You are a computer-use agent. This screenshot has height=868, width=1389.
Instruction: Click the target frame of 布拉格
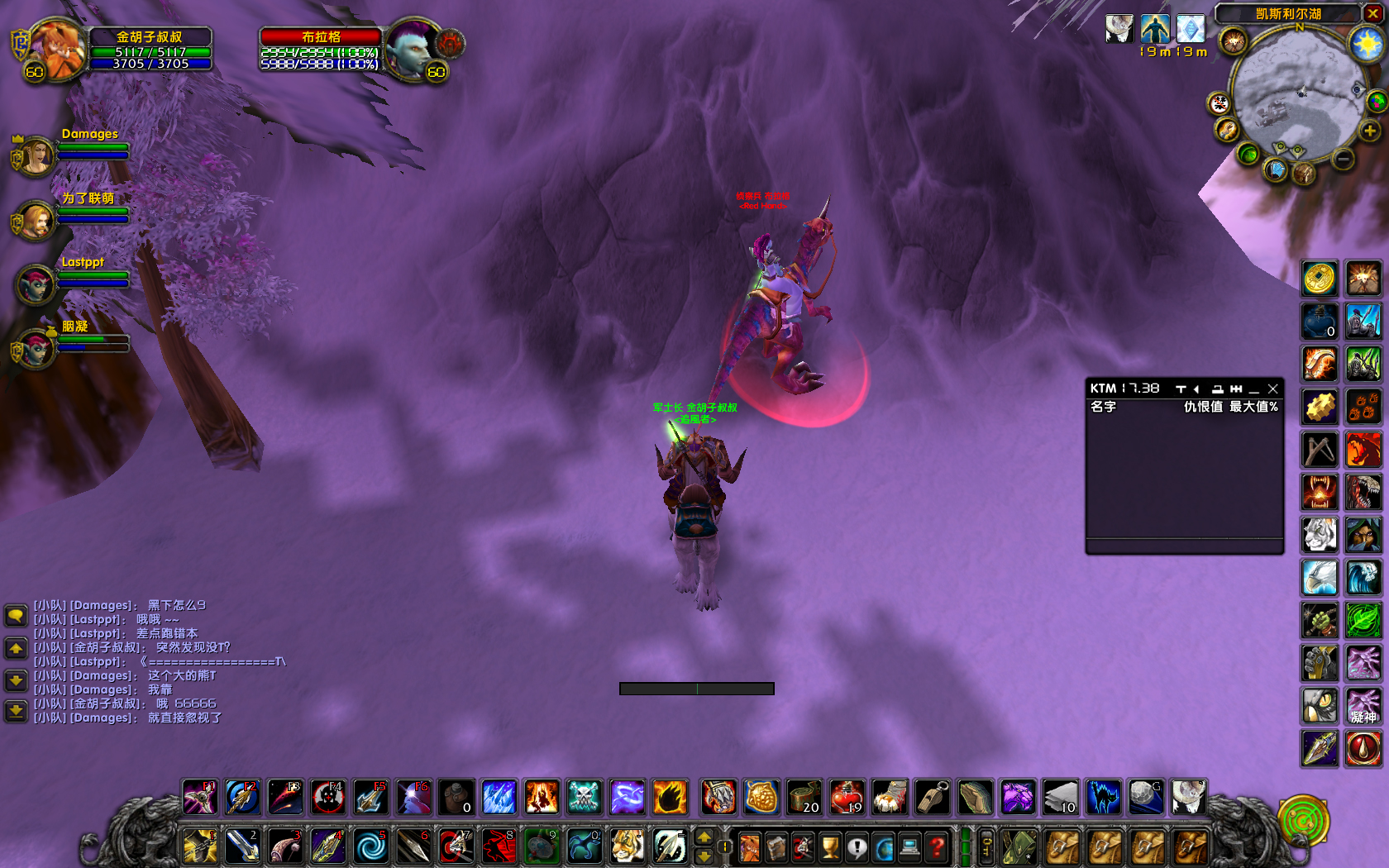(x=322, y=50)
